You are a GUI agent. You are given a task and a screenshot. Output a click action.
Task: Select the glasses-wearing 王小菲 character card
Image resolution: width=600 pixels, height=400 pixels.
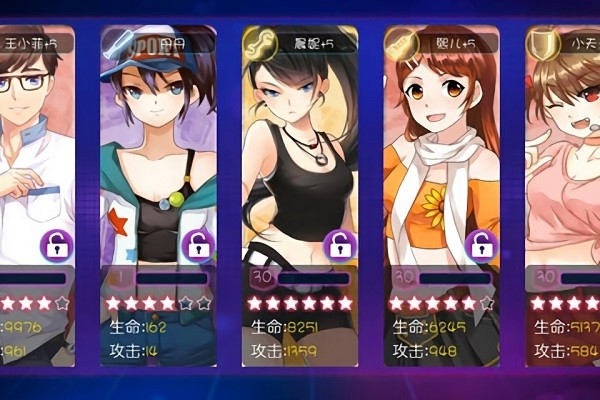click(x=30, y=150)
